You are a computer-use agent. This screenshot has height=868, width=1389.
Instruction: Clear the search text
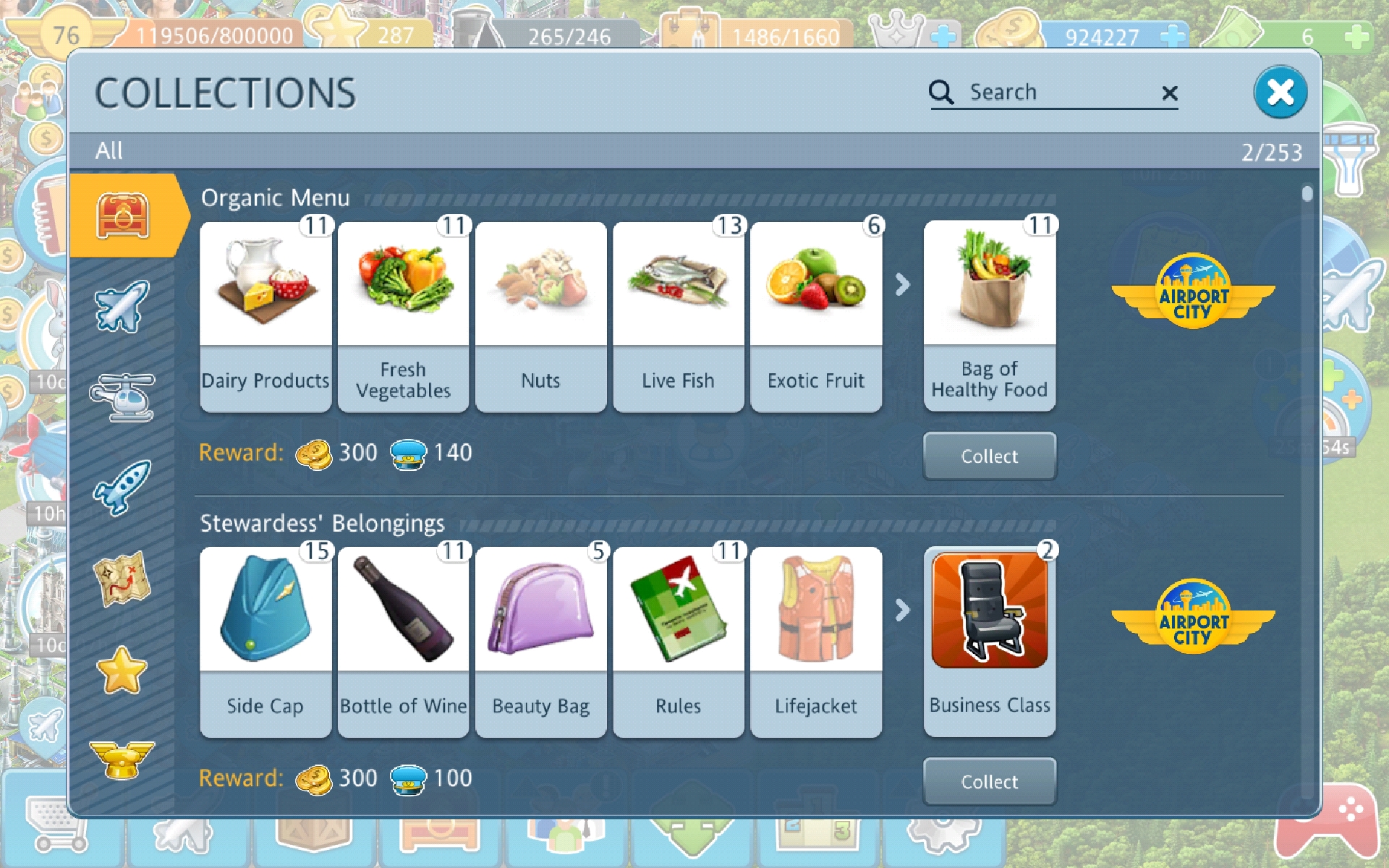pos(1169,93)
